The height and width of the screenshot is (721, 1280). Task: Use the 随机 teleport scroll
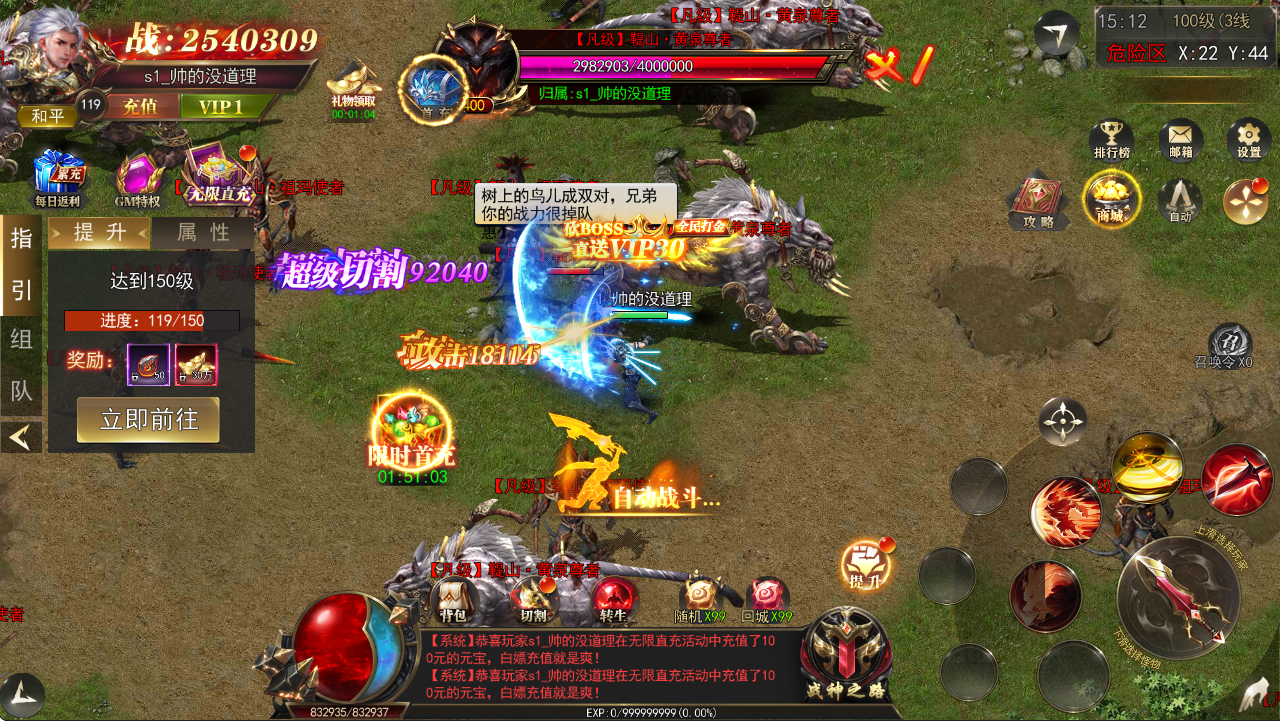(700, 598)
